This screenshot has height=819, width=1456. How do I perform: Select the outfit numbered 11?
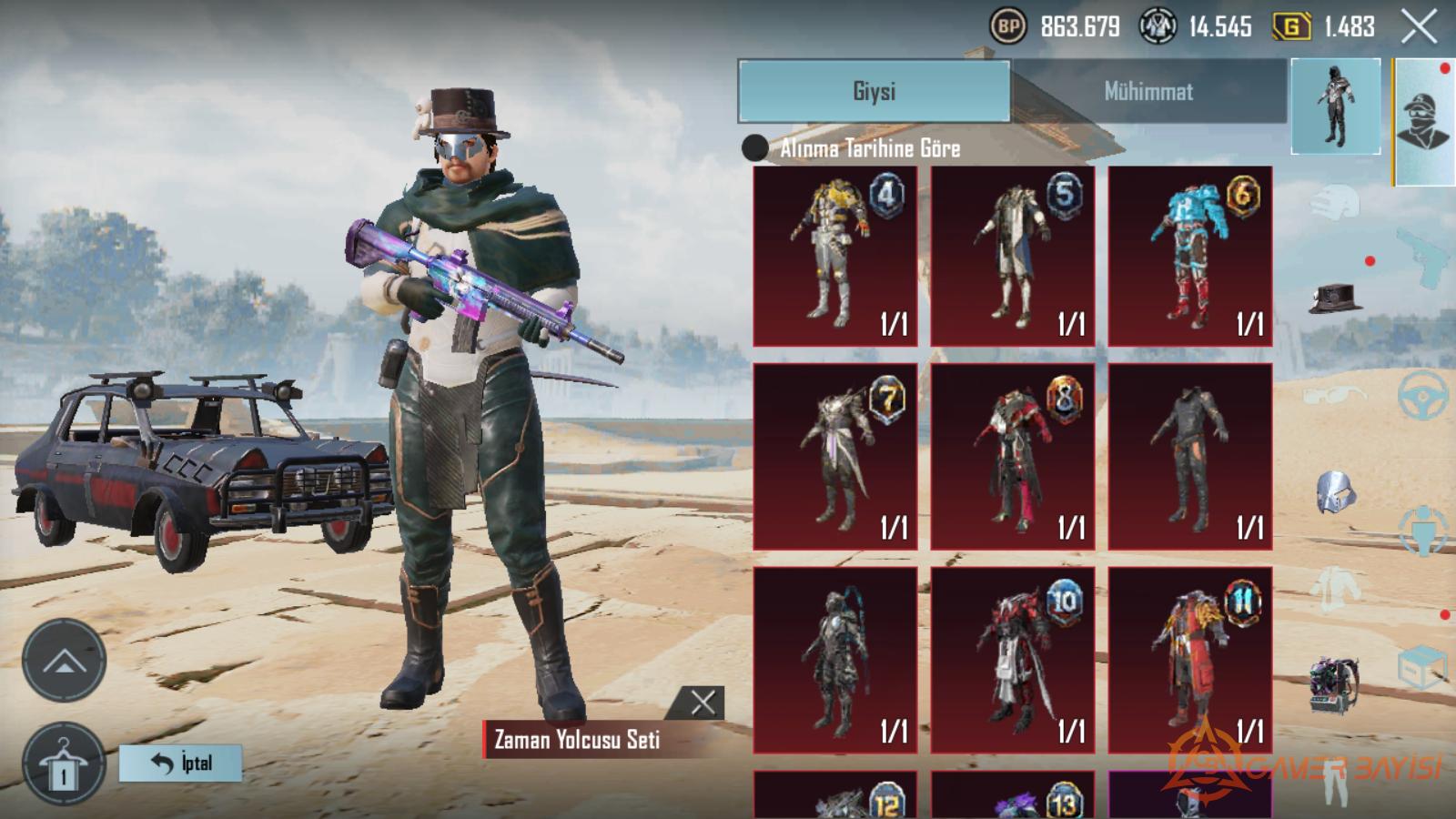tap(1190, 660)
